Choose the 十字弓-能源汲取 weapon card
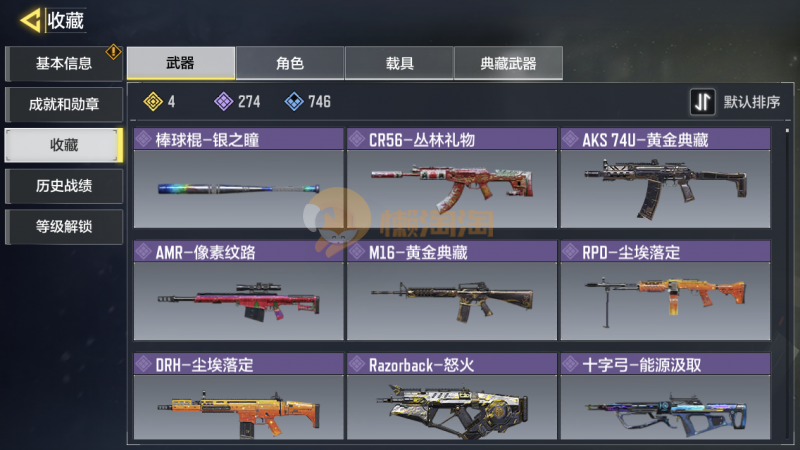The width and height of the screenshot is (800, 450). pyautogui.click(x=665, y=398)
